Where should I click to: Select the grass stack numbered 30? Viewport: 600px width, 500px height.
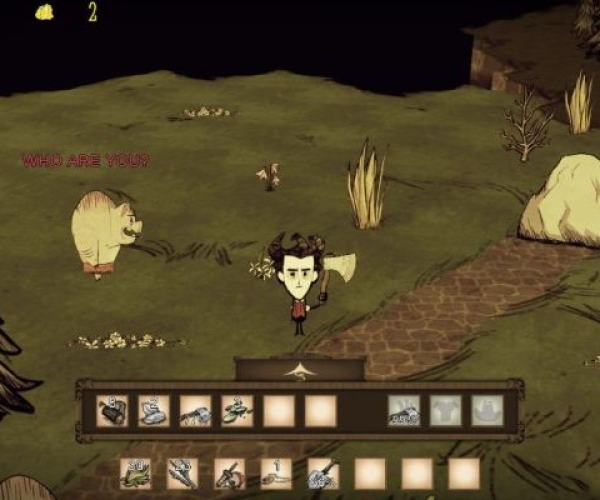click(x=136, y=473)
